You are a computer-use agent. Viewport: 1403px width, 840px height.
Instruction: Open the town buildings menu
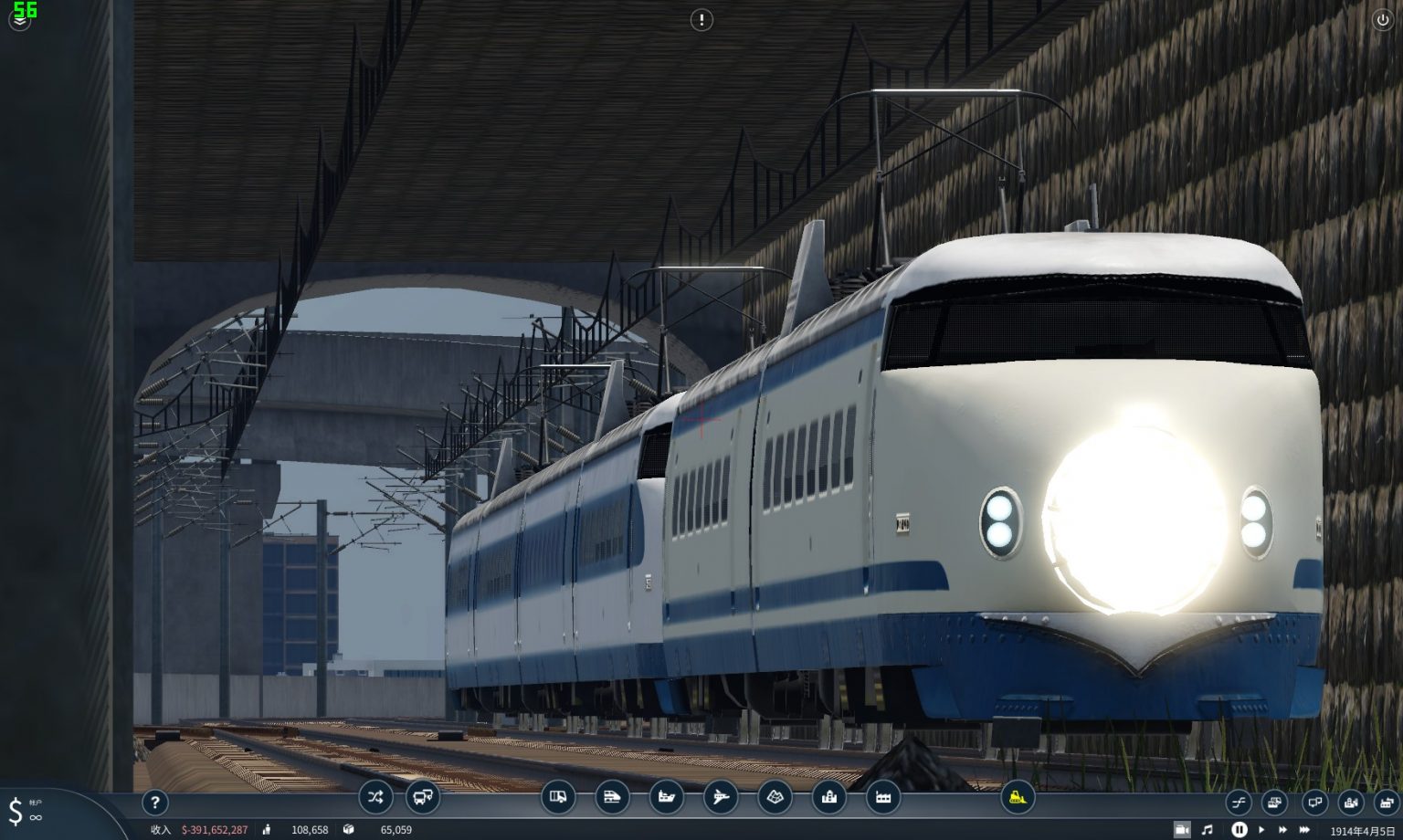click(x=829, y=797)
